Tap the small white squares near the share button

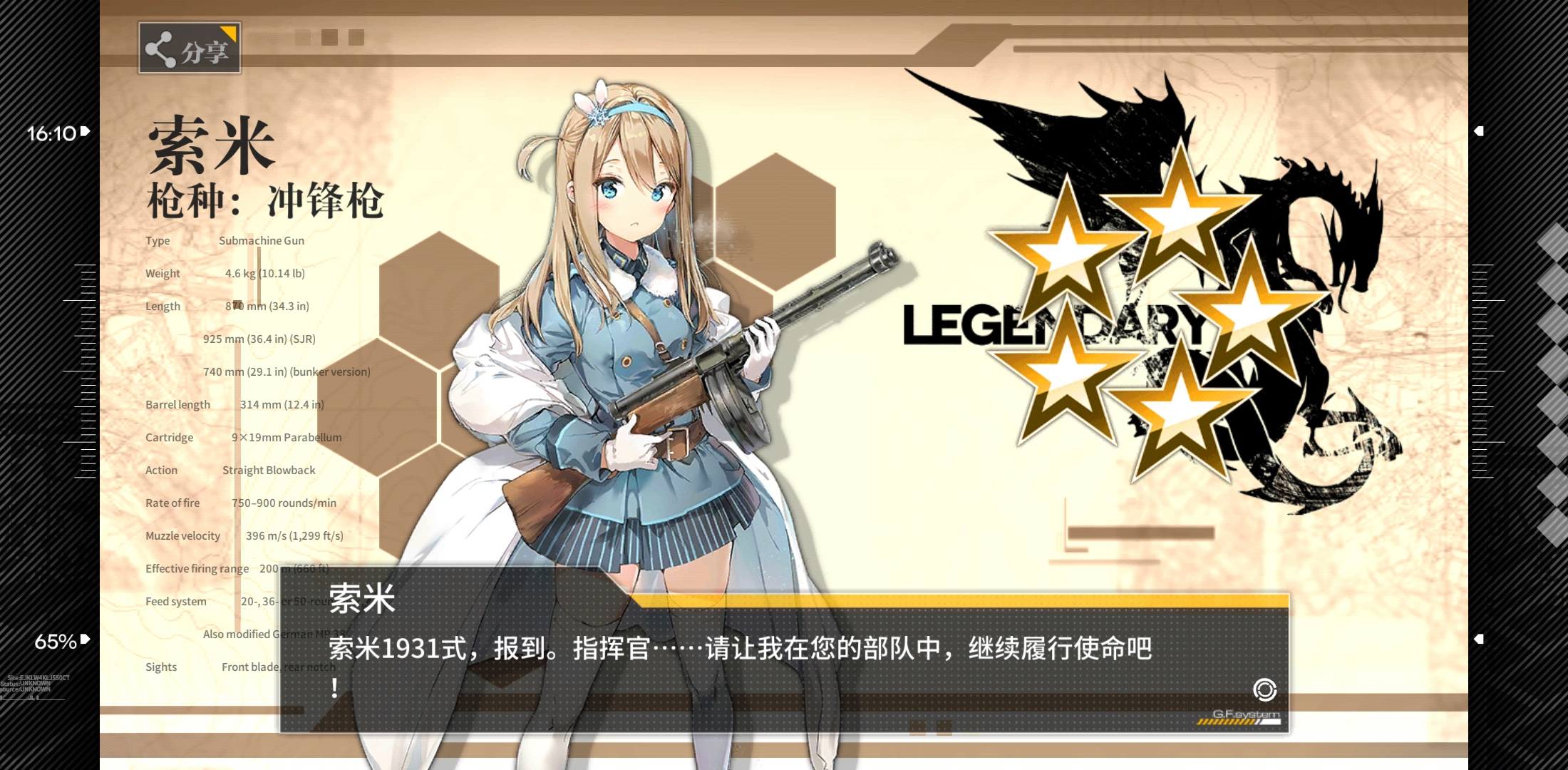pyautogui.click(x=328, y=38)
